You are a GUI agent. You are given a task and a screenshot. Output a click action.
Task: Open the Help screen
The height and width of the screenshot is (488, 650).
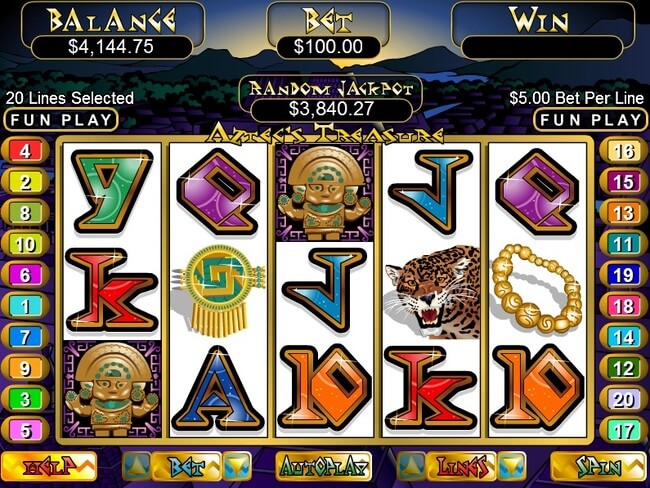[x=47, y=465]
